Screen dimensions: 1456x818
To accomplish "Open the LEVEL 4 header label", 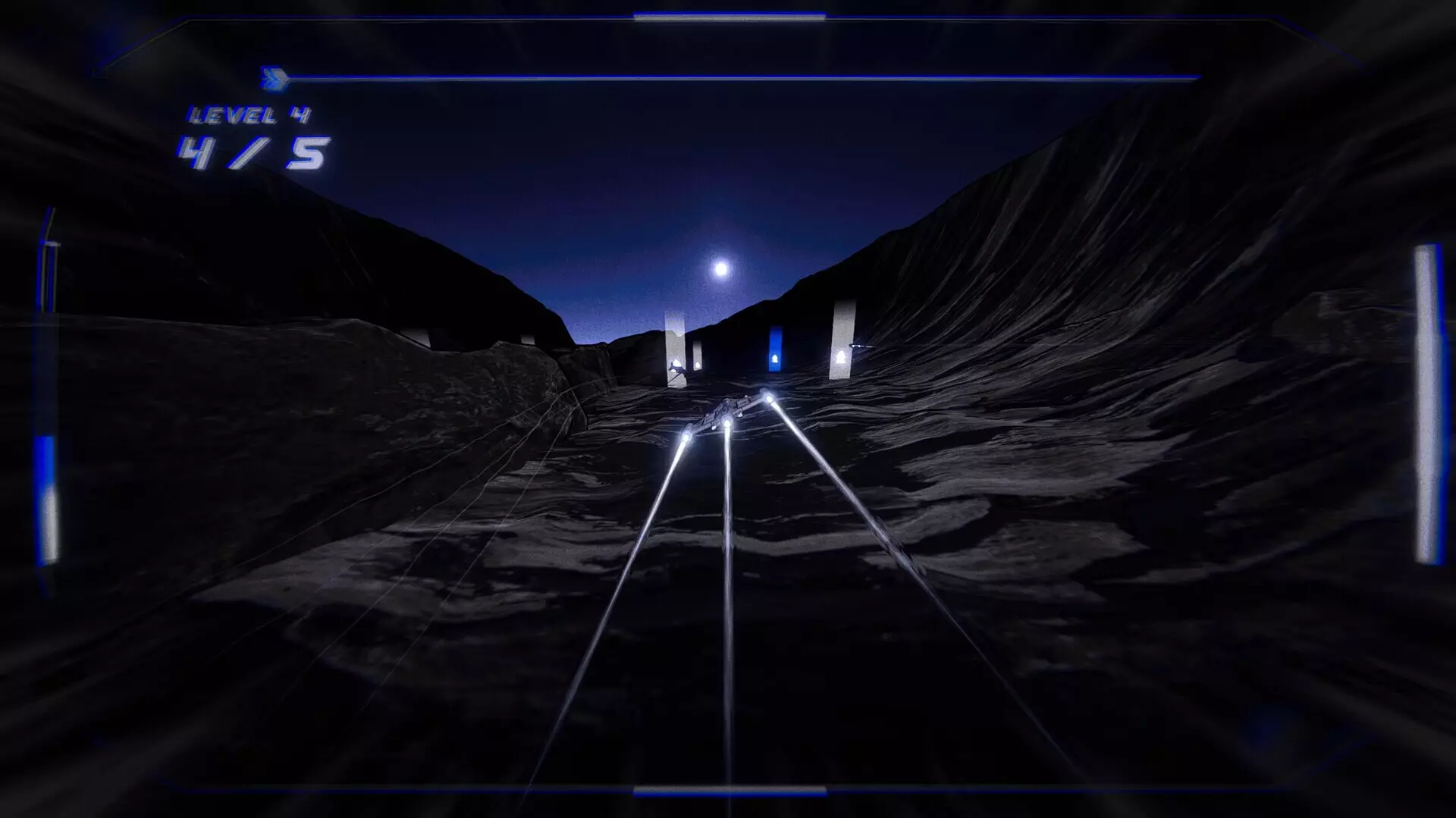I will (250, 115).
